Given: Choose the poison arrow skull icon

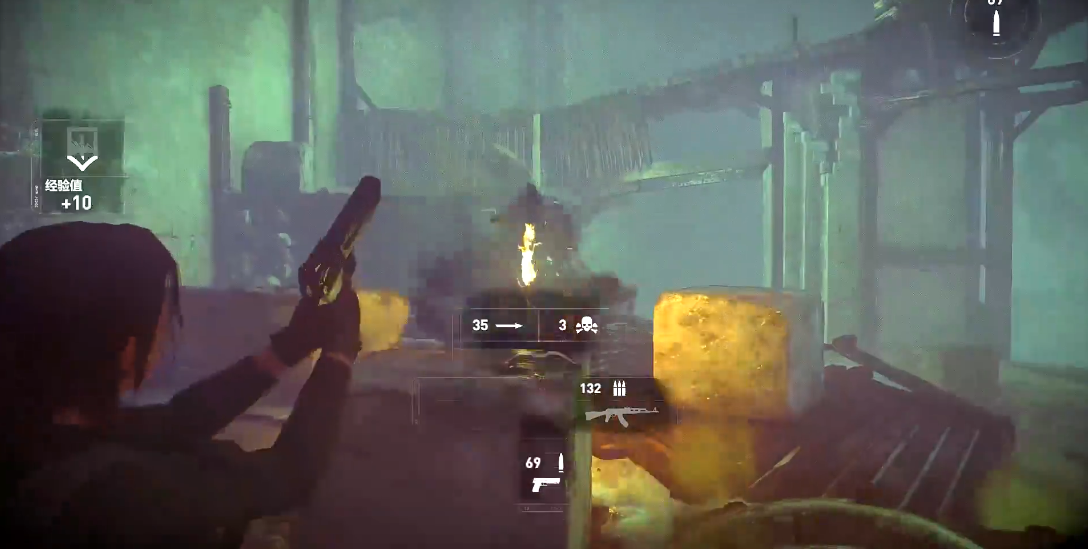Looking at the screenshot, I should (586, 325).
